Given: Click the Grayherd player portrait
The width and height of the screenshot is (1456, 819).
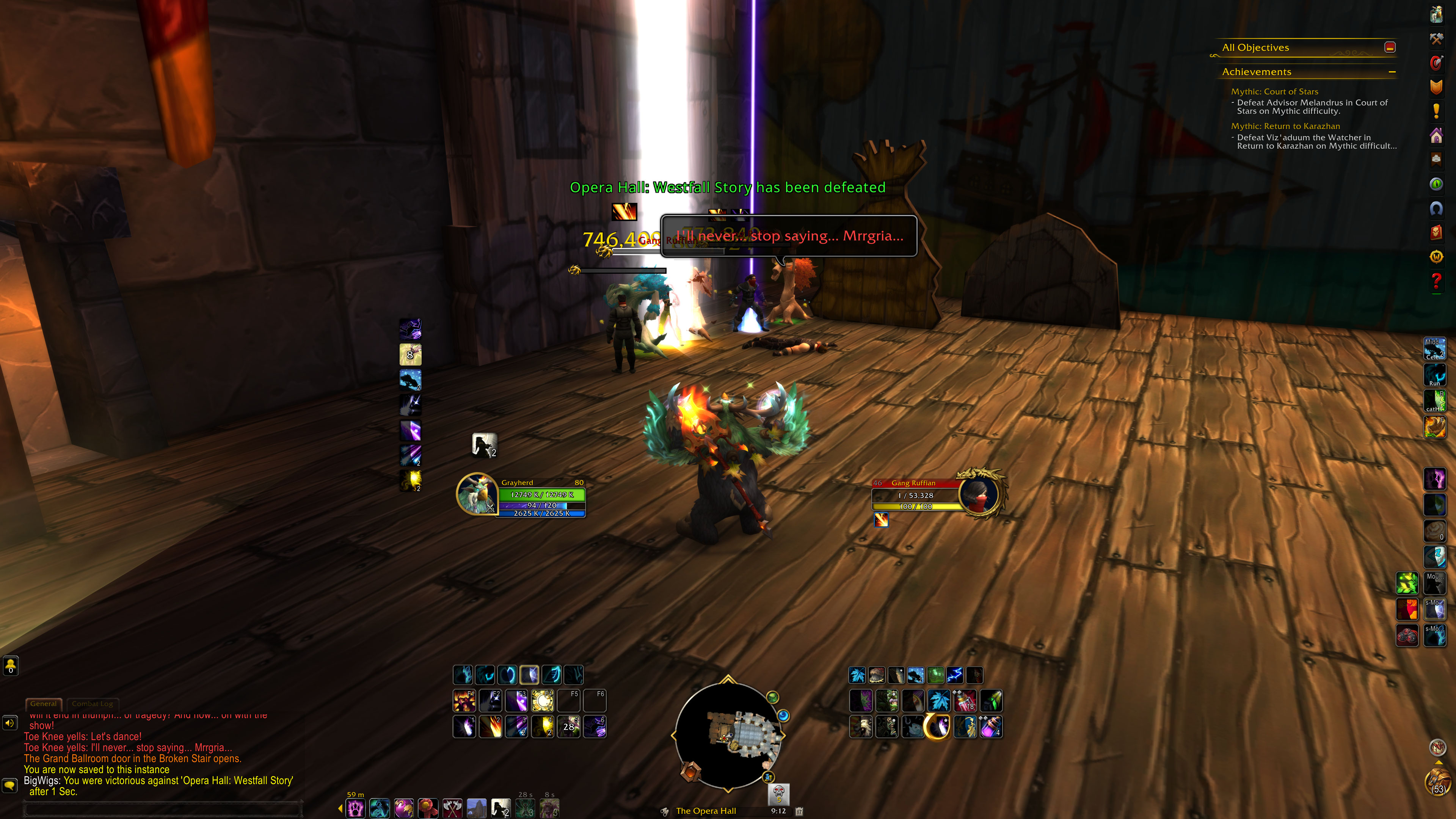Looking at the screenshot, I should click(477, 493).
